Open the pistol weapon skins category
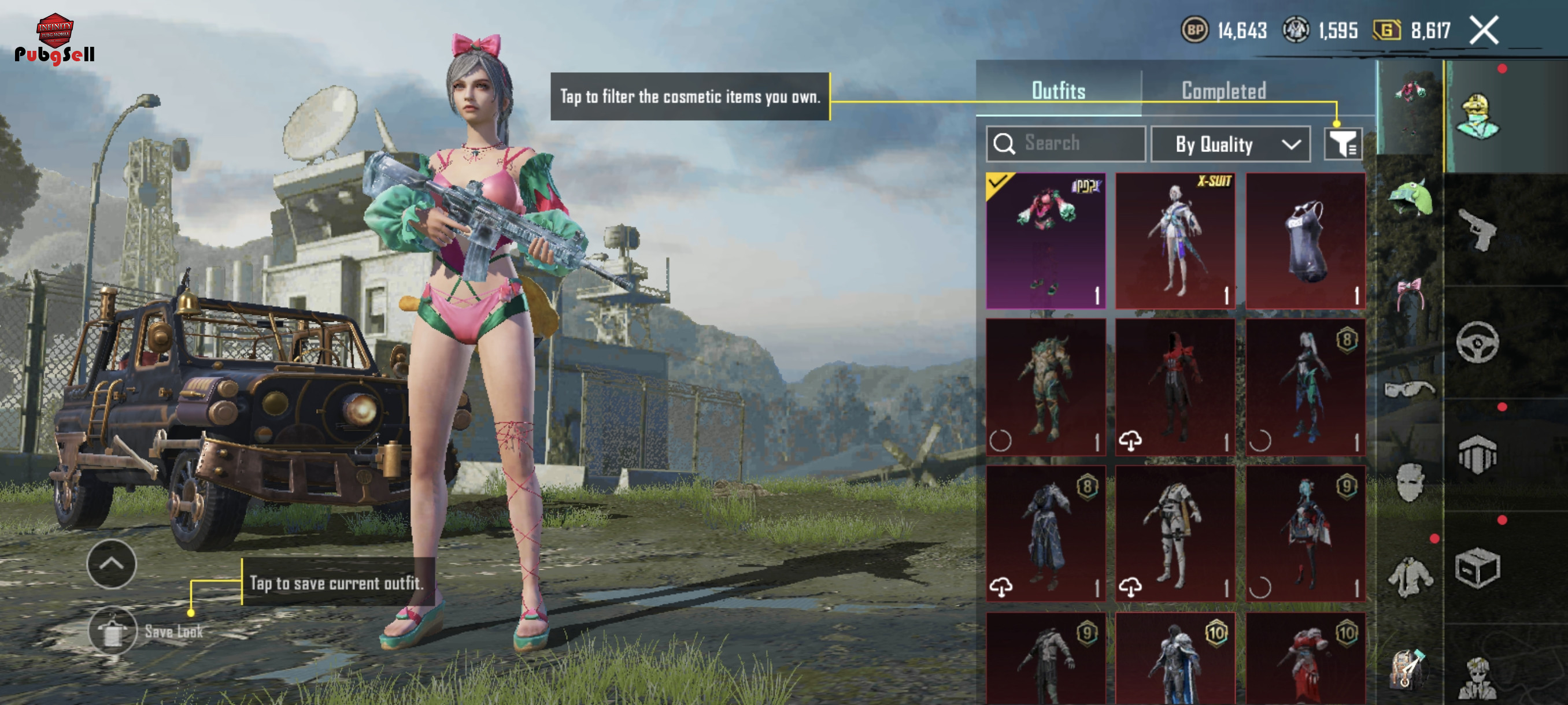The image size is (1568, 705). pos(1477,230)
